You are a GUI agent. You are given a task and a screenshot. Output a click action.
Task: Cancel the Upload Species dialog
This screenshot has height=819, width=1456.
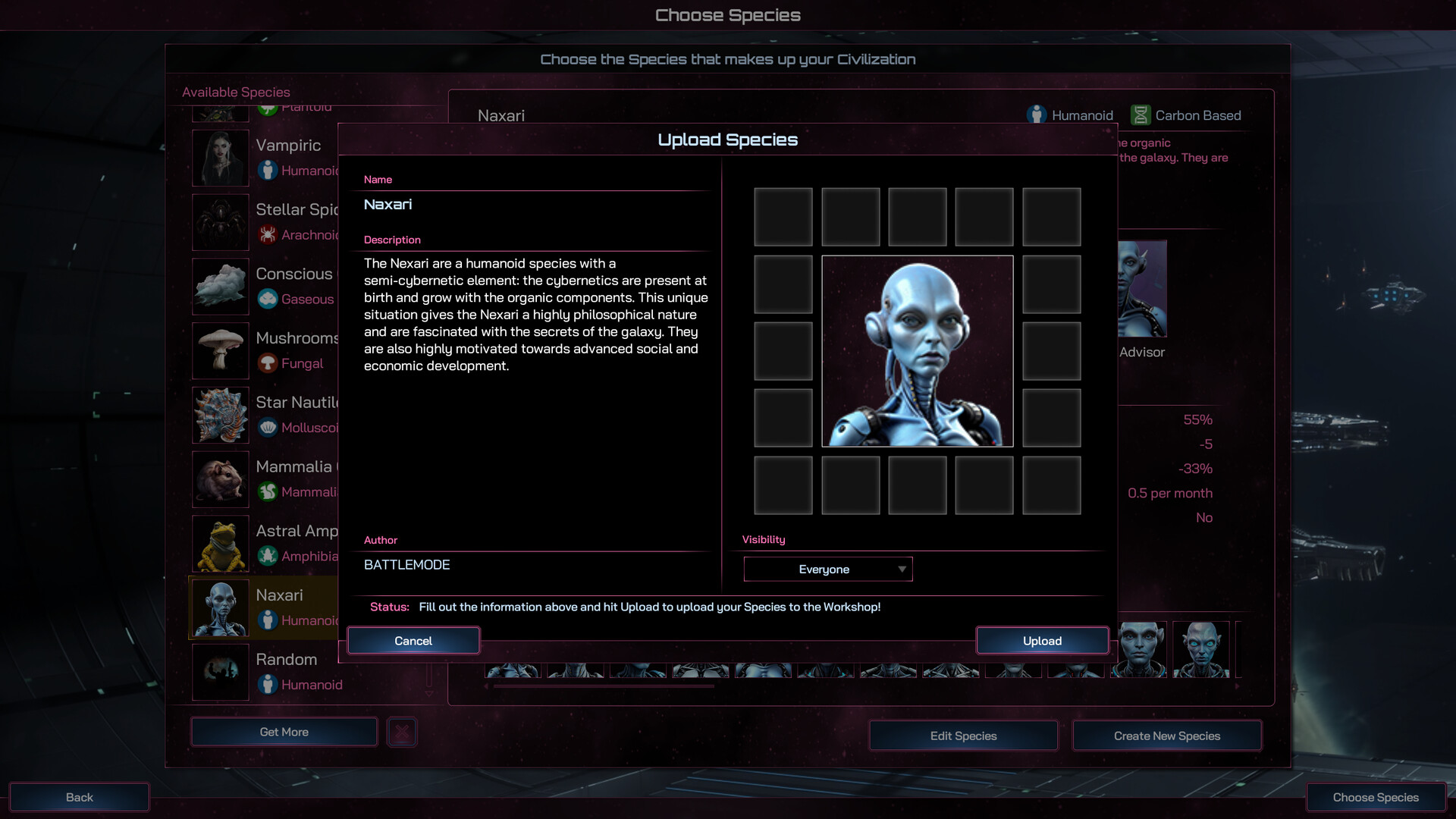pos(413,641)
